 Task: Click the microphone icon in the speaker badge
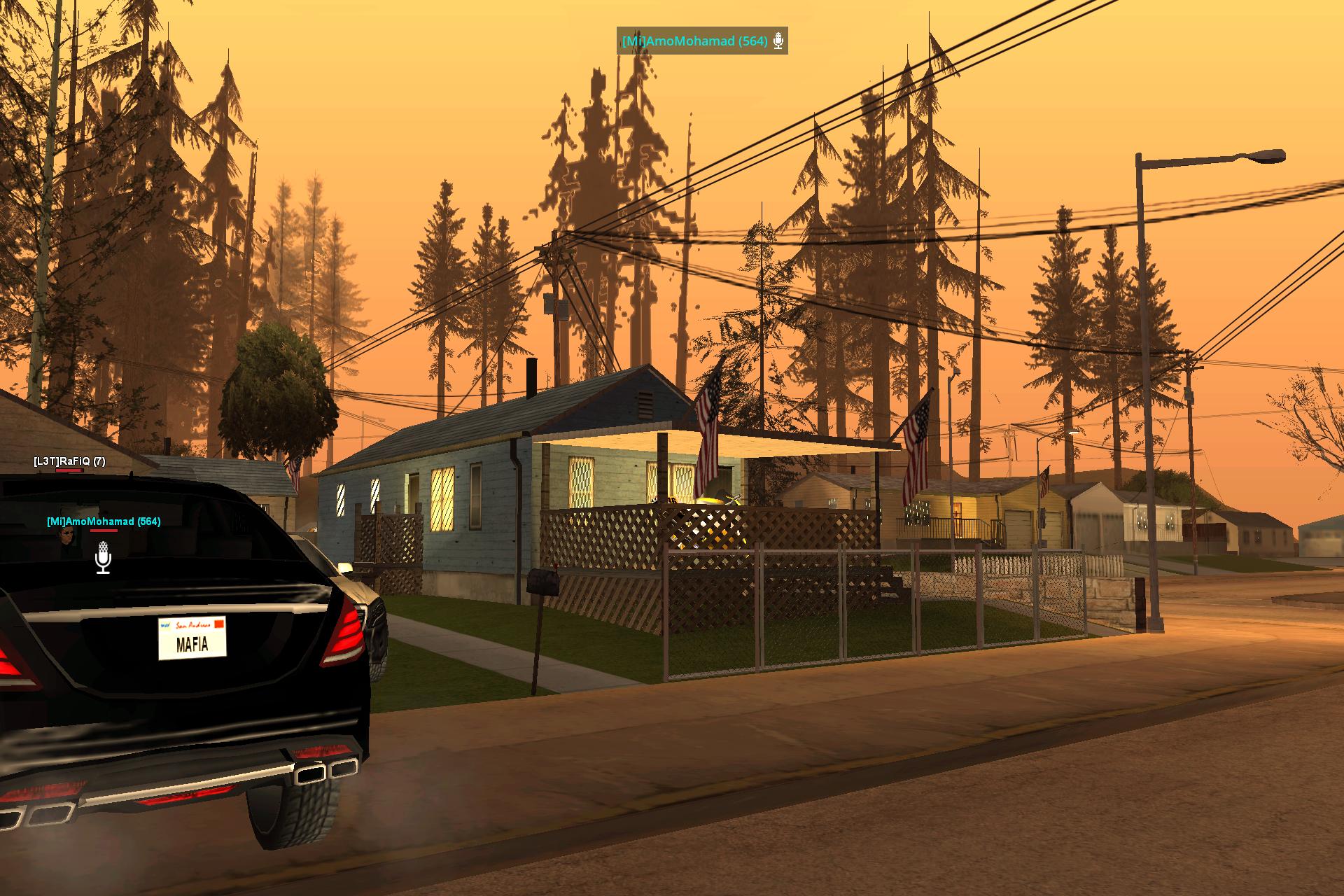click(x=778, y=41)
